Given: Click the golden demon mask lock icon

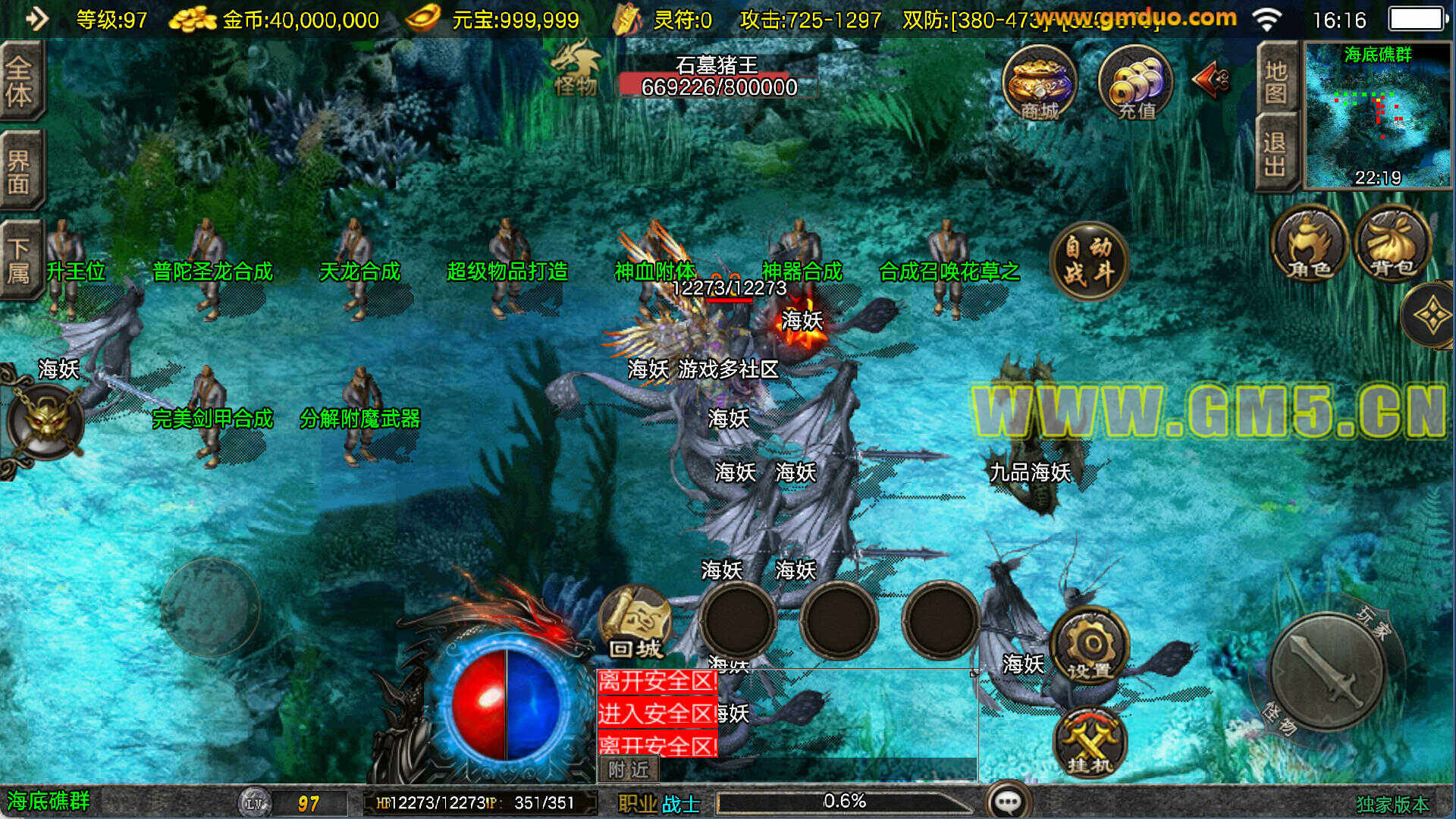Looking at the screenshot, I should pyautogui.click(x=45, y=419).
